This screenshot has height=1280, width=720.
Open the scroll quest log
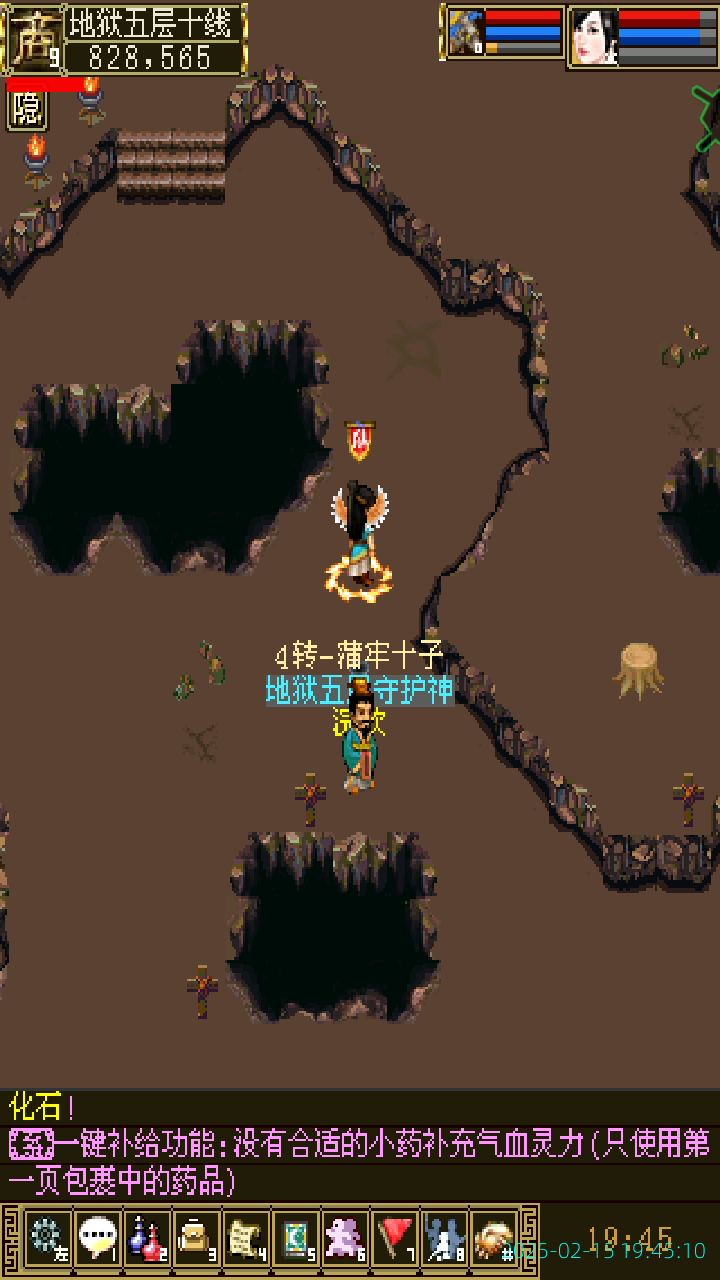coord(245,1238)
